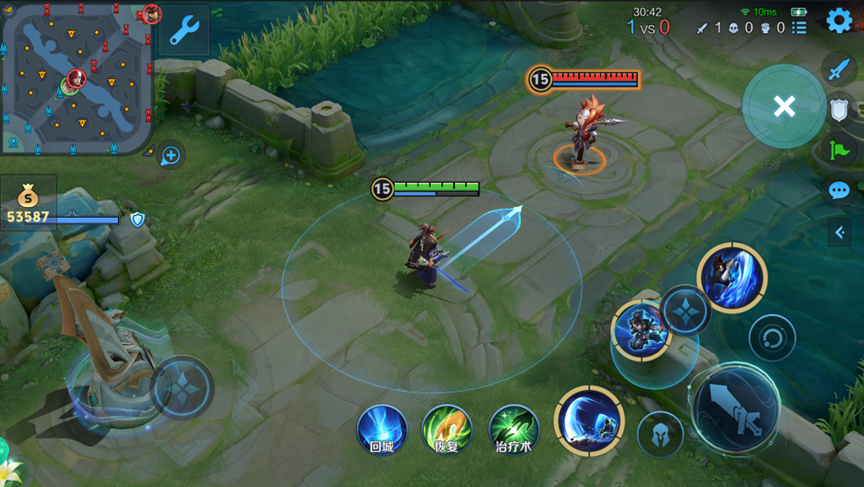864x487 pixels.
Task: Click the magnifier plus icon beside minimap
Action: pyautogui.click(x=171, y=155)
